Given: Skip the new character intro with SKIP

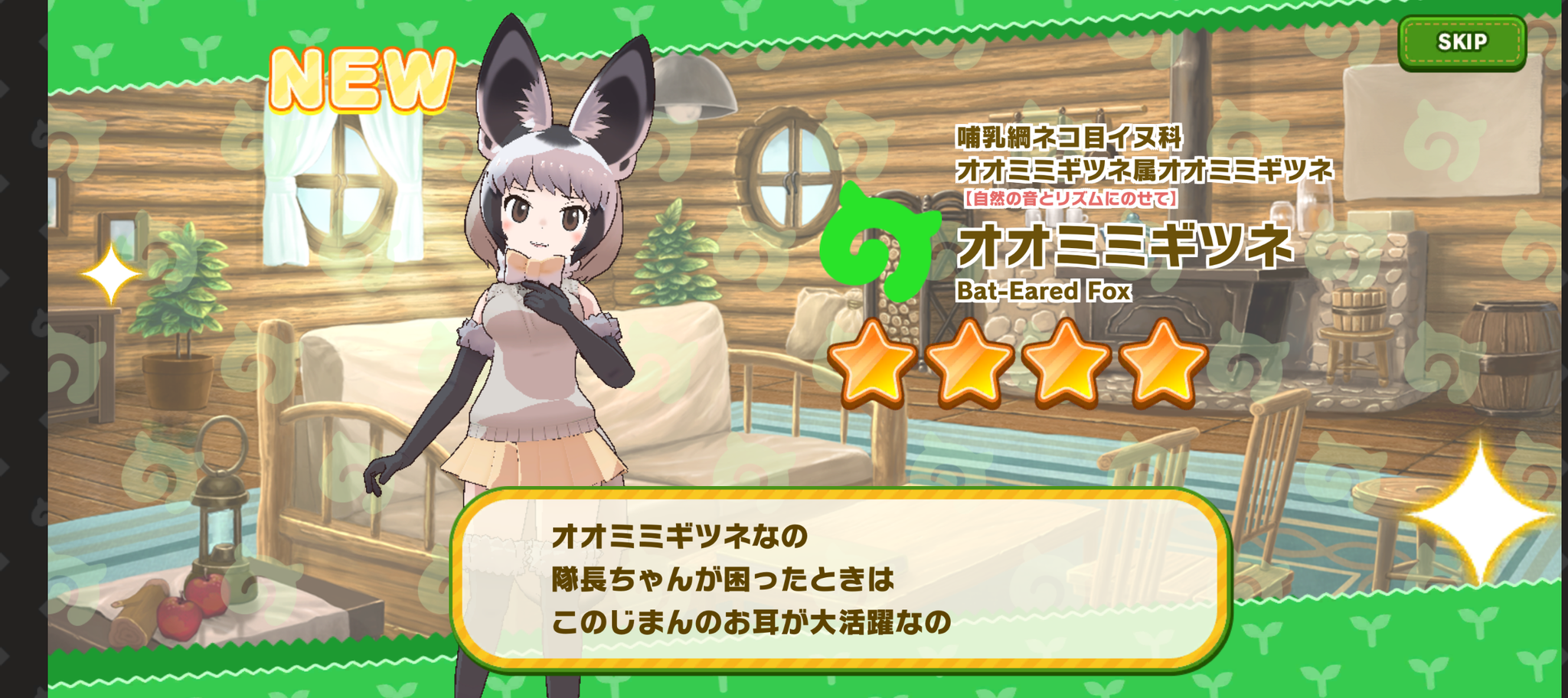Looking at the screenshot, I should tap(1462, 43).
